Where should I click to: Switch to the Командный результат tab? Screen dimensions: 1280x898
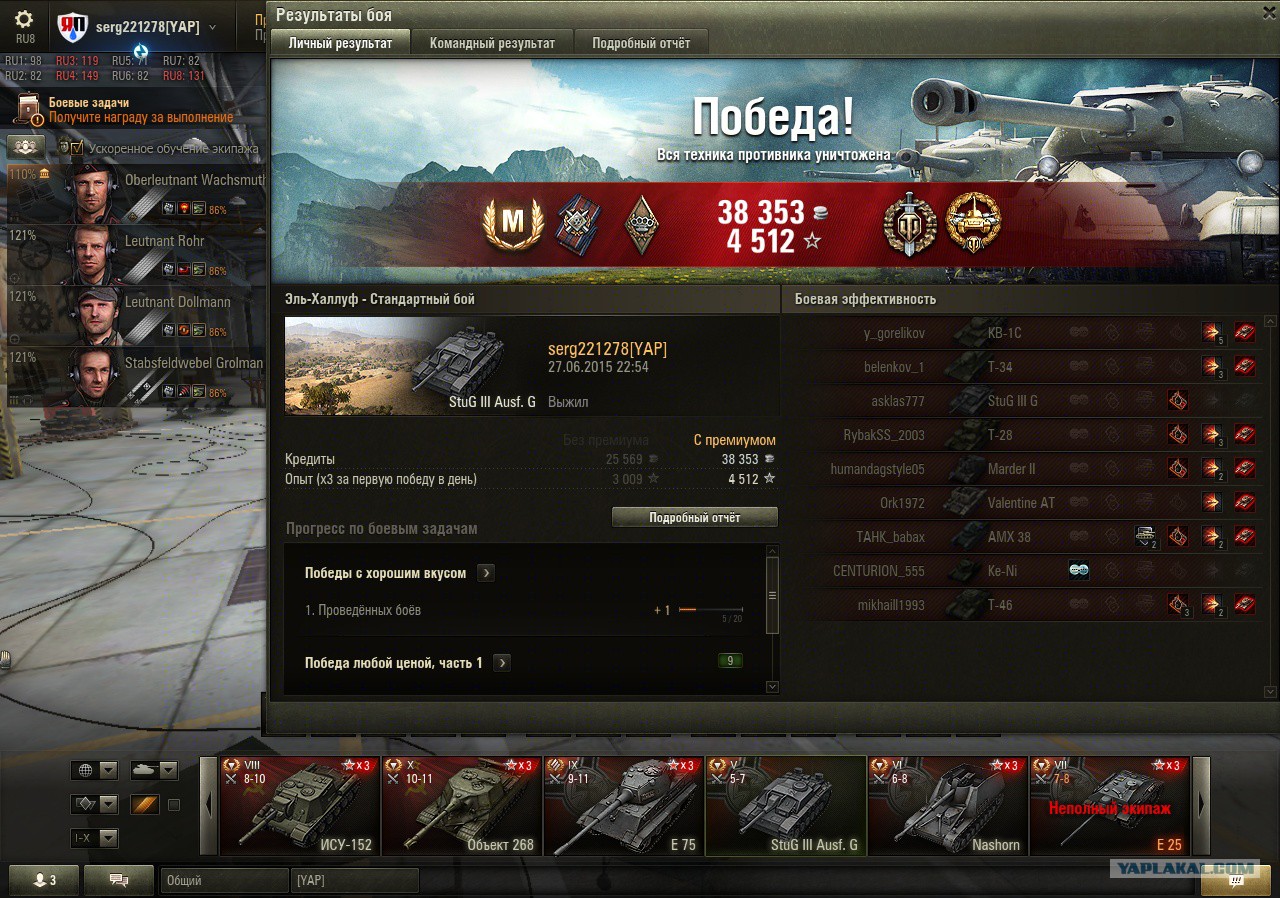click(492, 43)
